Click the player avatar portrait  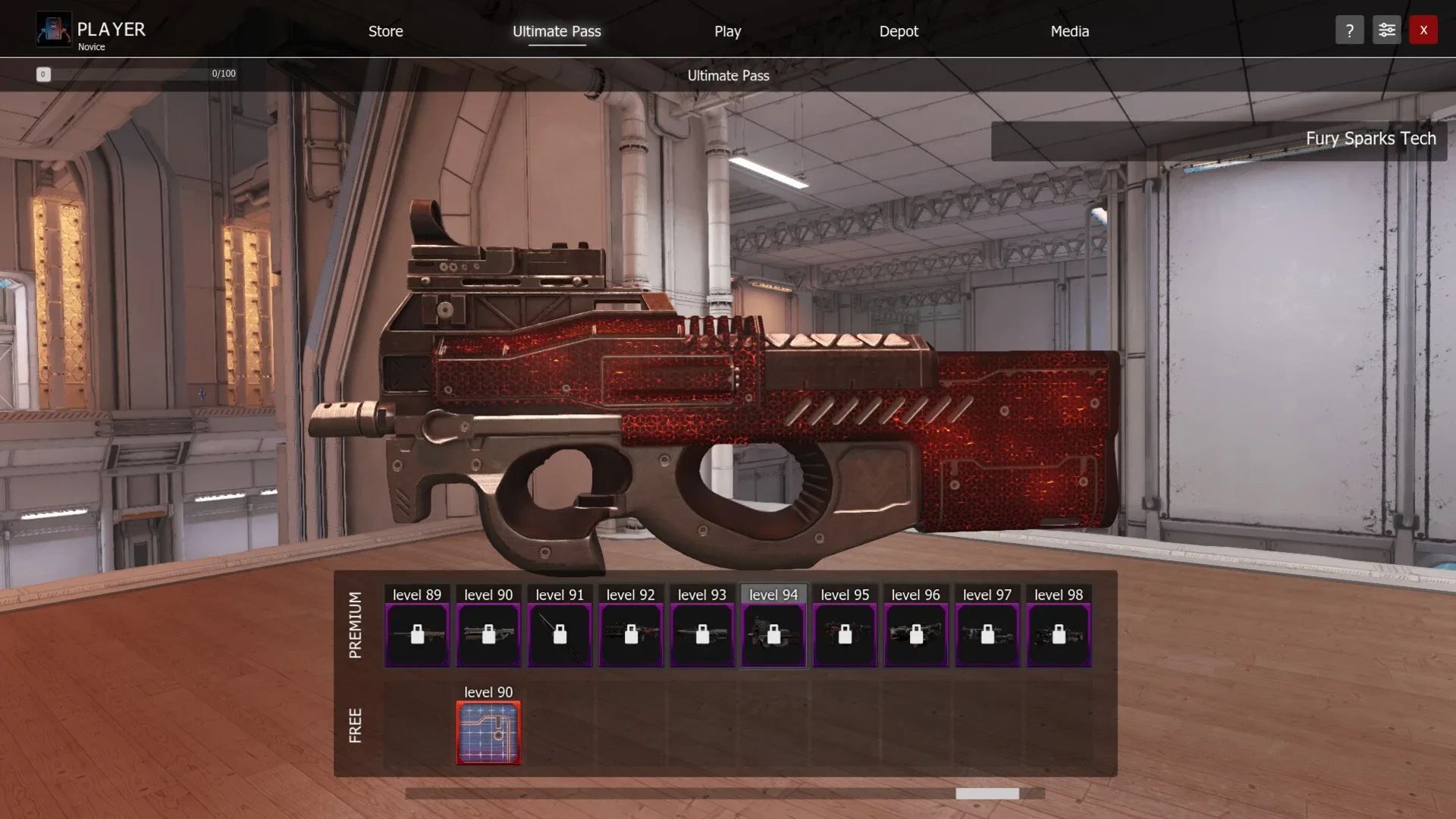(53, 29)
